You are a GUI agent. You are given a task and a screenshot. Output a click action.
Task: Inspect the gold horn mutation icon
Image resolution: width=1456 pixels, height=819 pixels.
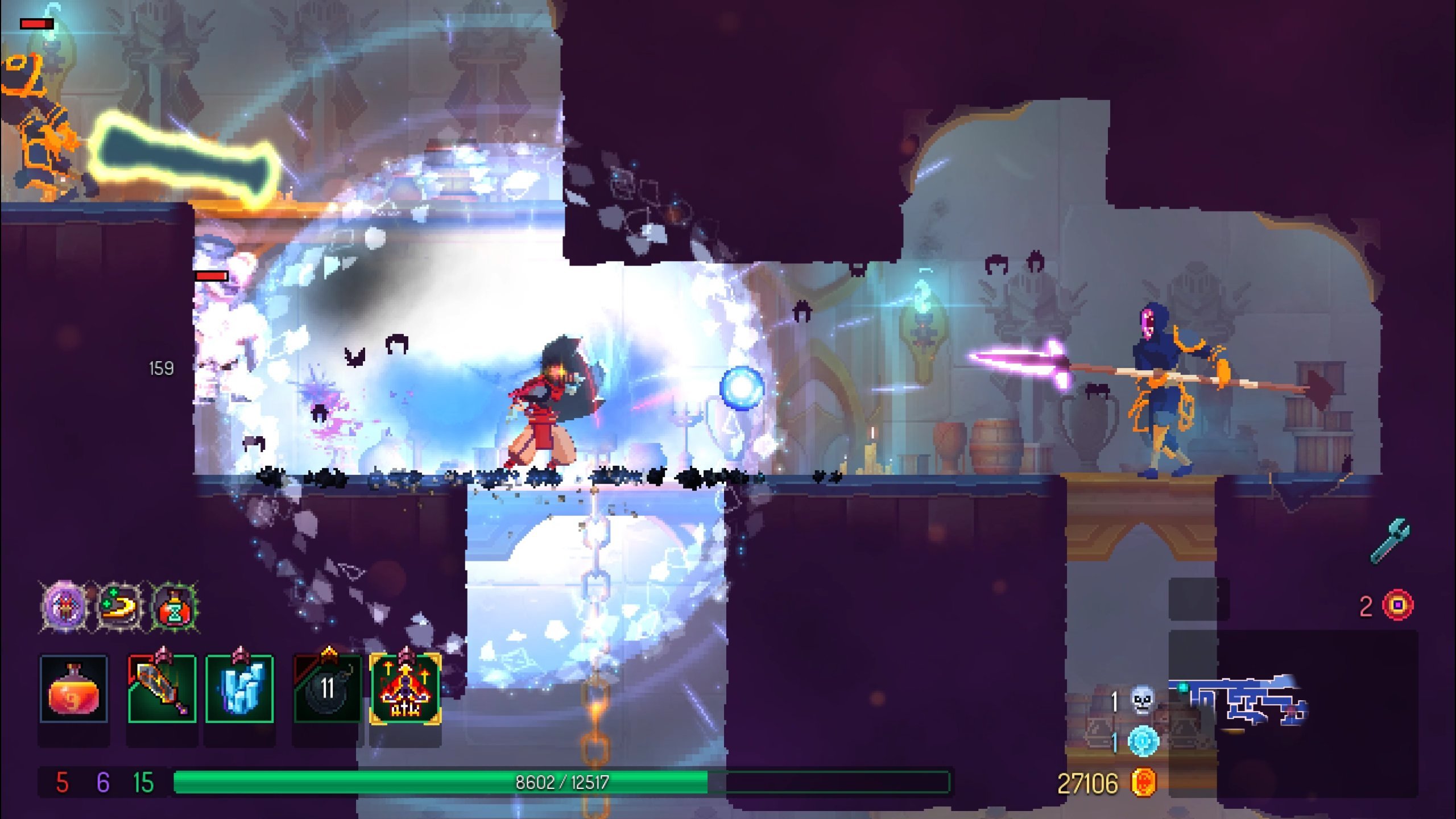point(119,606)
